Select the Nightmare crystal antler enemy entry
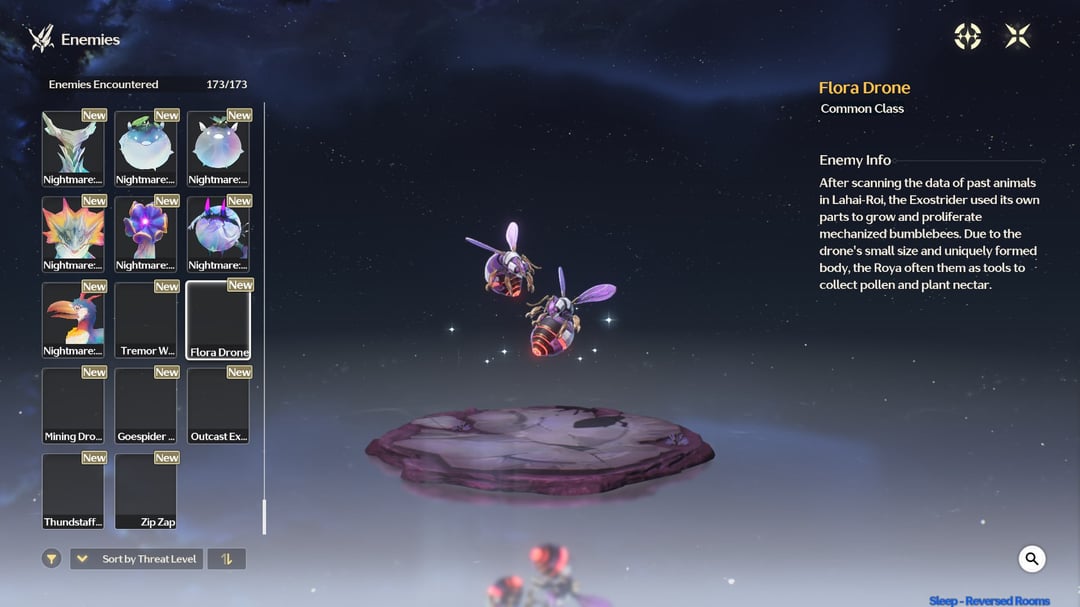Image resolution: width=1080 pixels, height=607 pixels. pos(73,148)
